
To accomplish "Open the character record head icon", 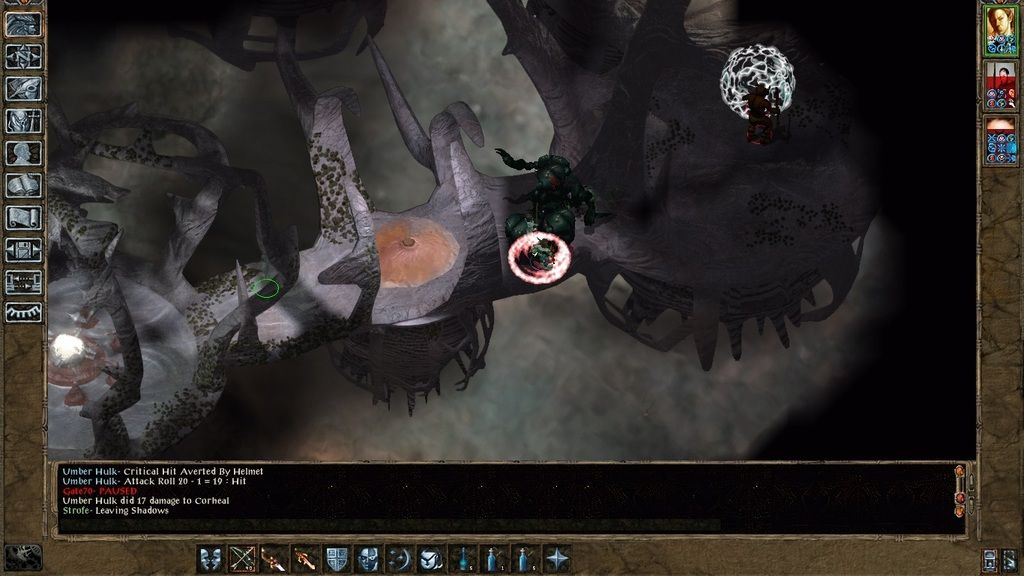I will 23,153.
